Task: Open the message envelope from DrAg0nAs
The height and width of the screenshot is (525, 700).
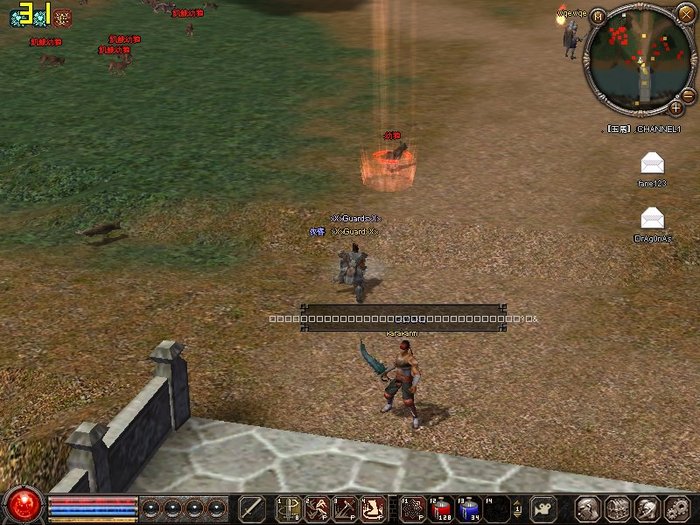Action: tap(652, 217)
